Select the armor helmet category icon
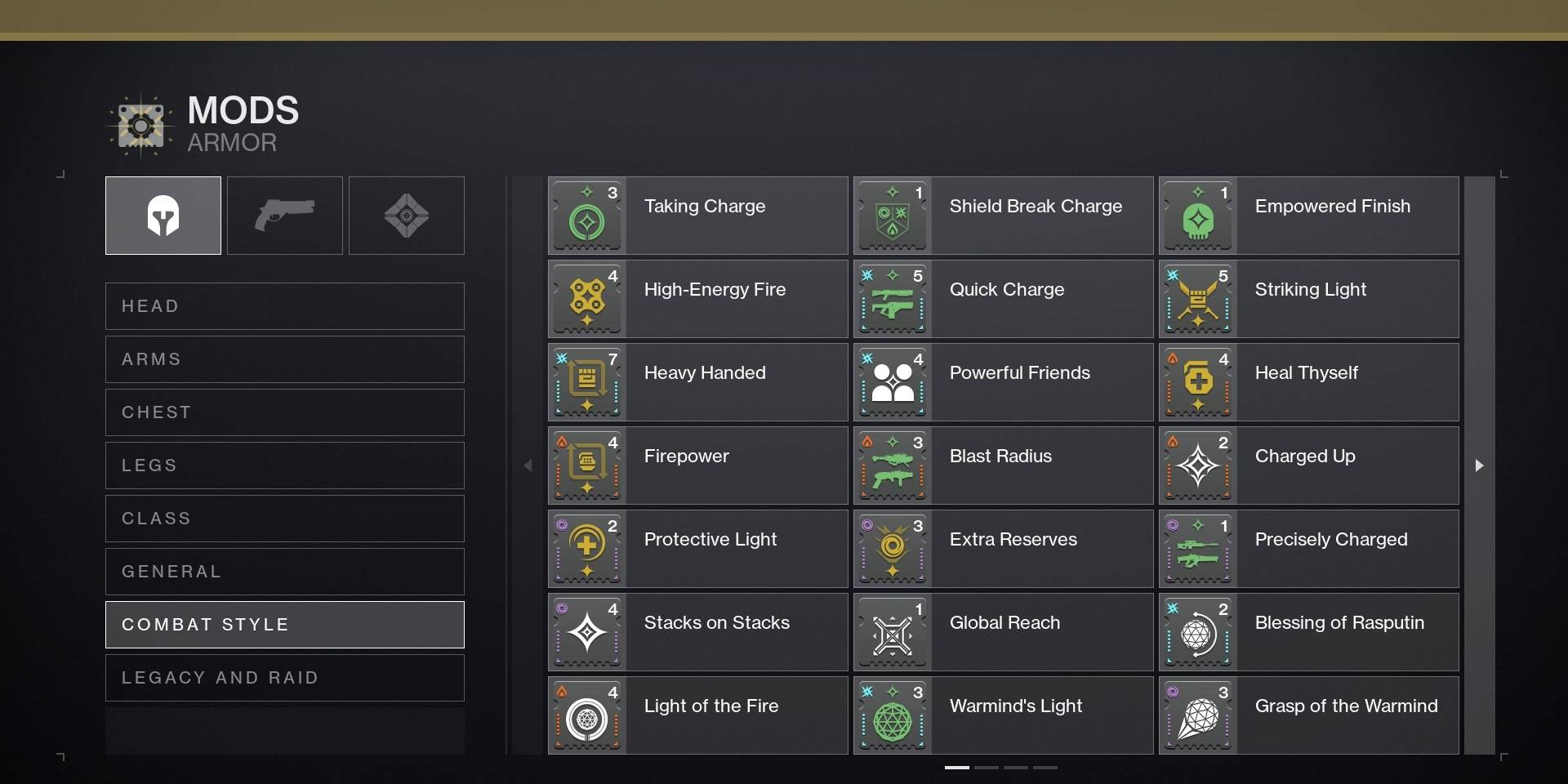1568x784 pixels. click(x=163, y=215)
